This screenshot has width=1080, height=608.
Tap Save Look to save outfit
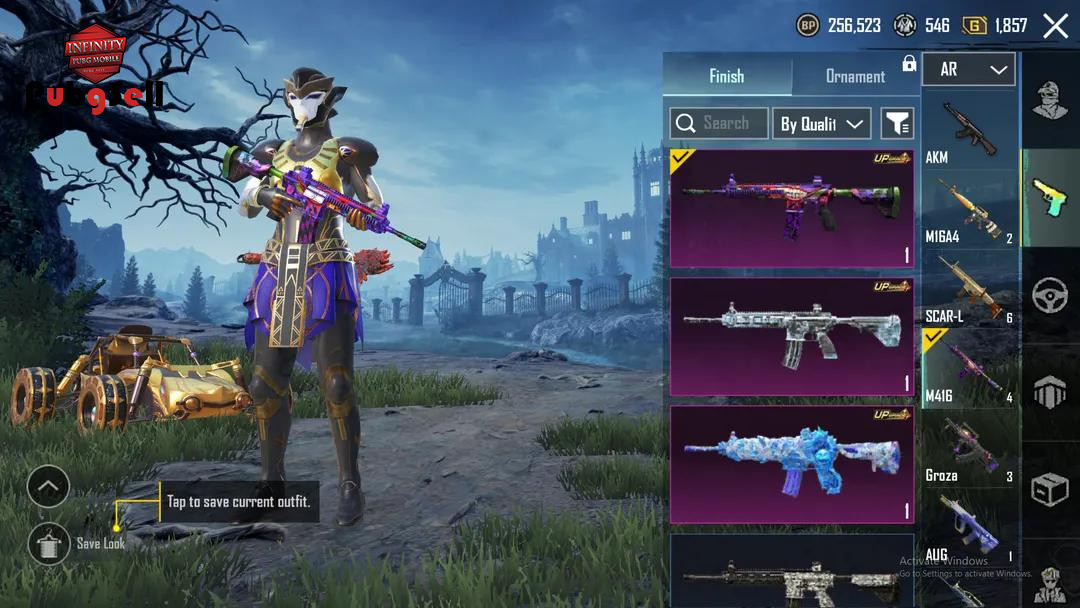[x=48, y=543]
